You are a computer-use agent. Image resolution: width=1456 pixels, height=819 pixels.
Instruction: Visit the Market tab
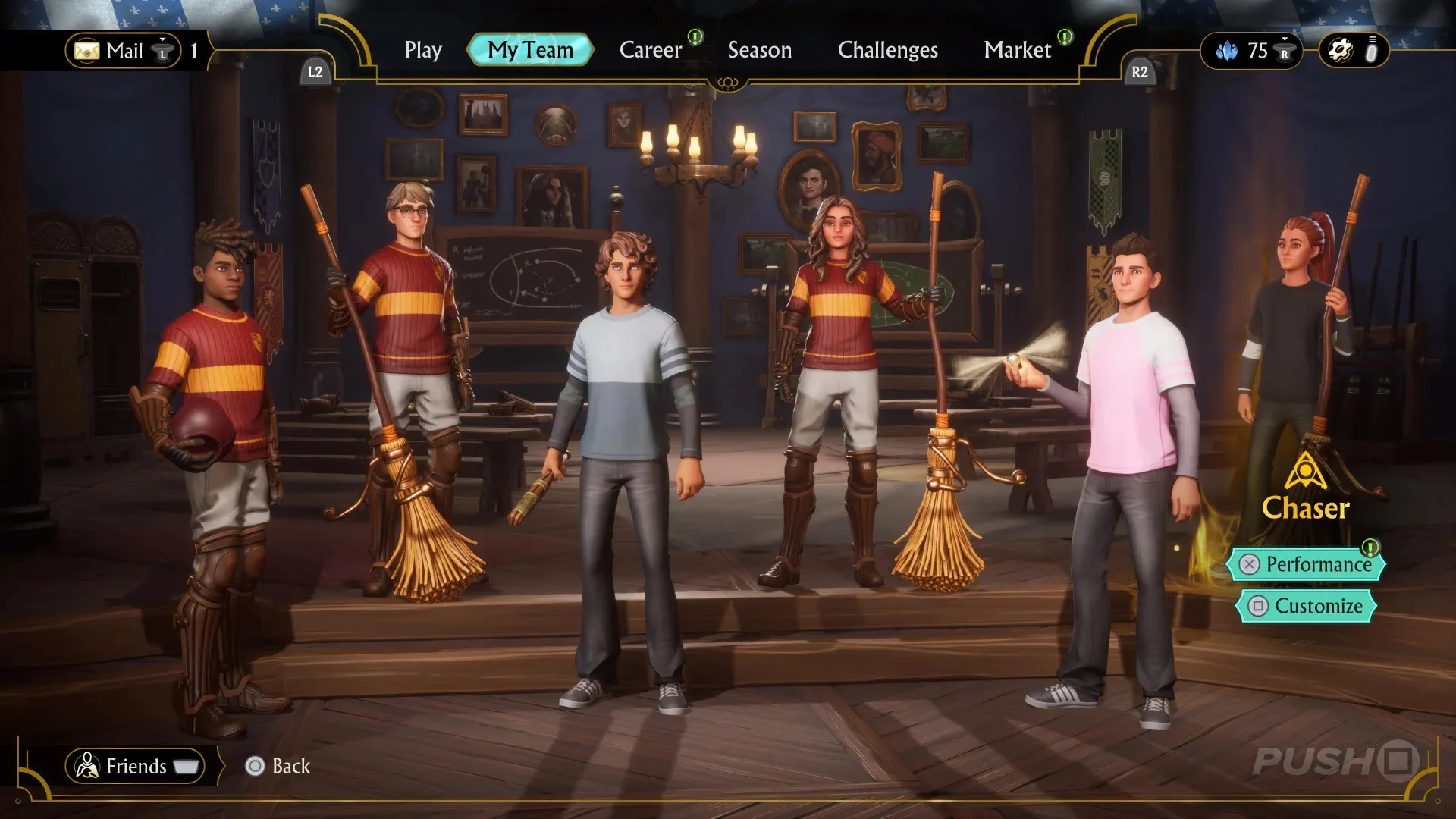tap(1017, 50)
